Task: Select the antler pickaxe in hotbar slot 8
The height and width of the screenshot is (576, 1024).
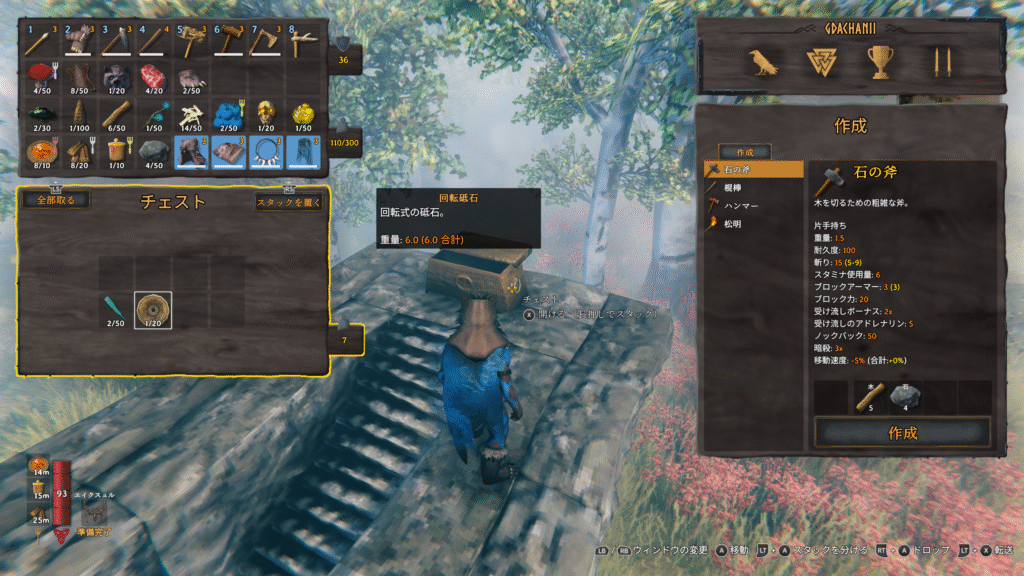Action: [x=304, y=40]
